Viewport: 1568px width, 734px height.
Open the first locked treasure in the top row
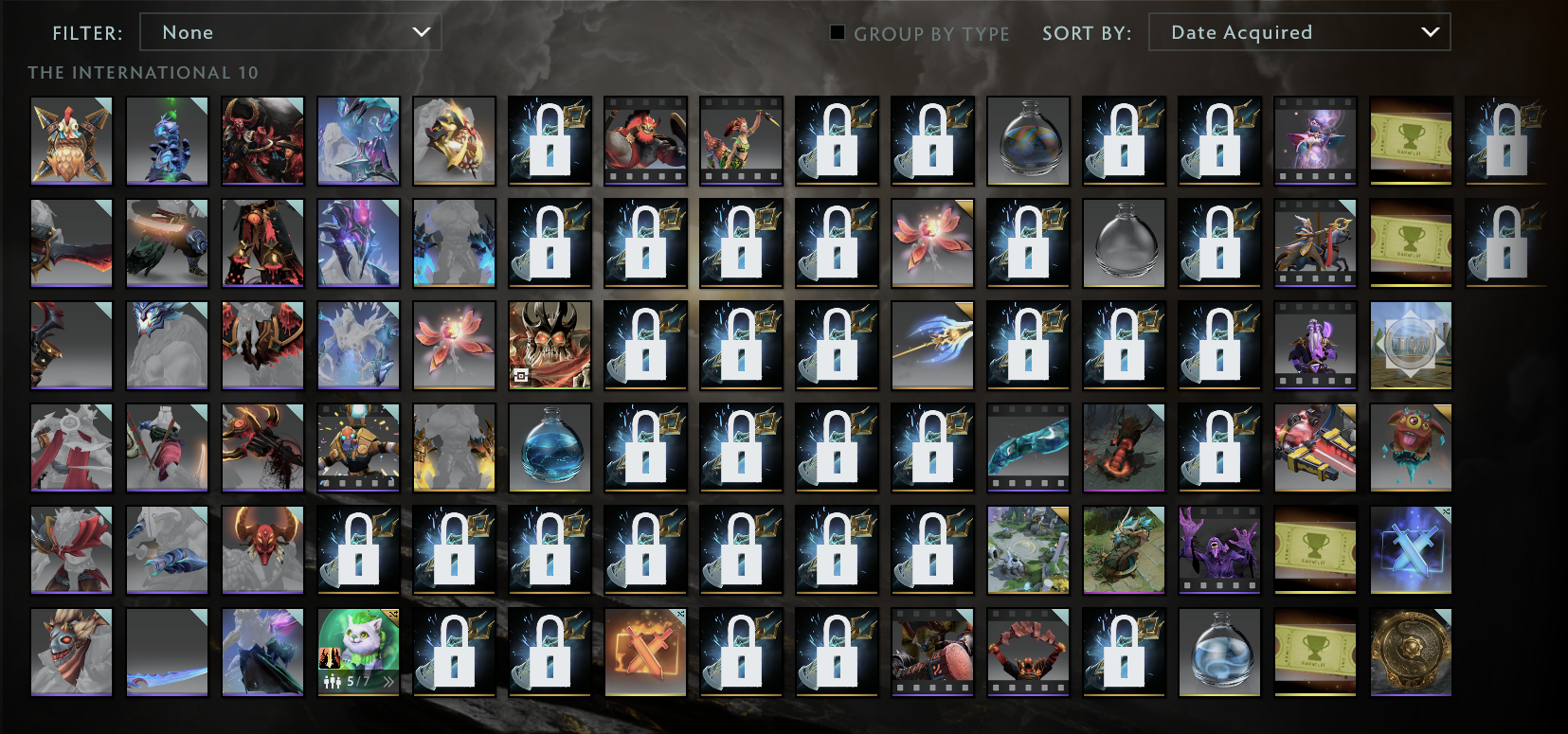coord(550,140)
